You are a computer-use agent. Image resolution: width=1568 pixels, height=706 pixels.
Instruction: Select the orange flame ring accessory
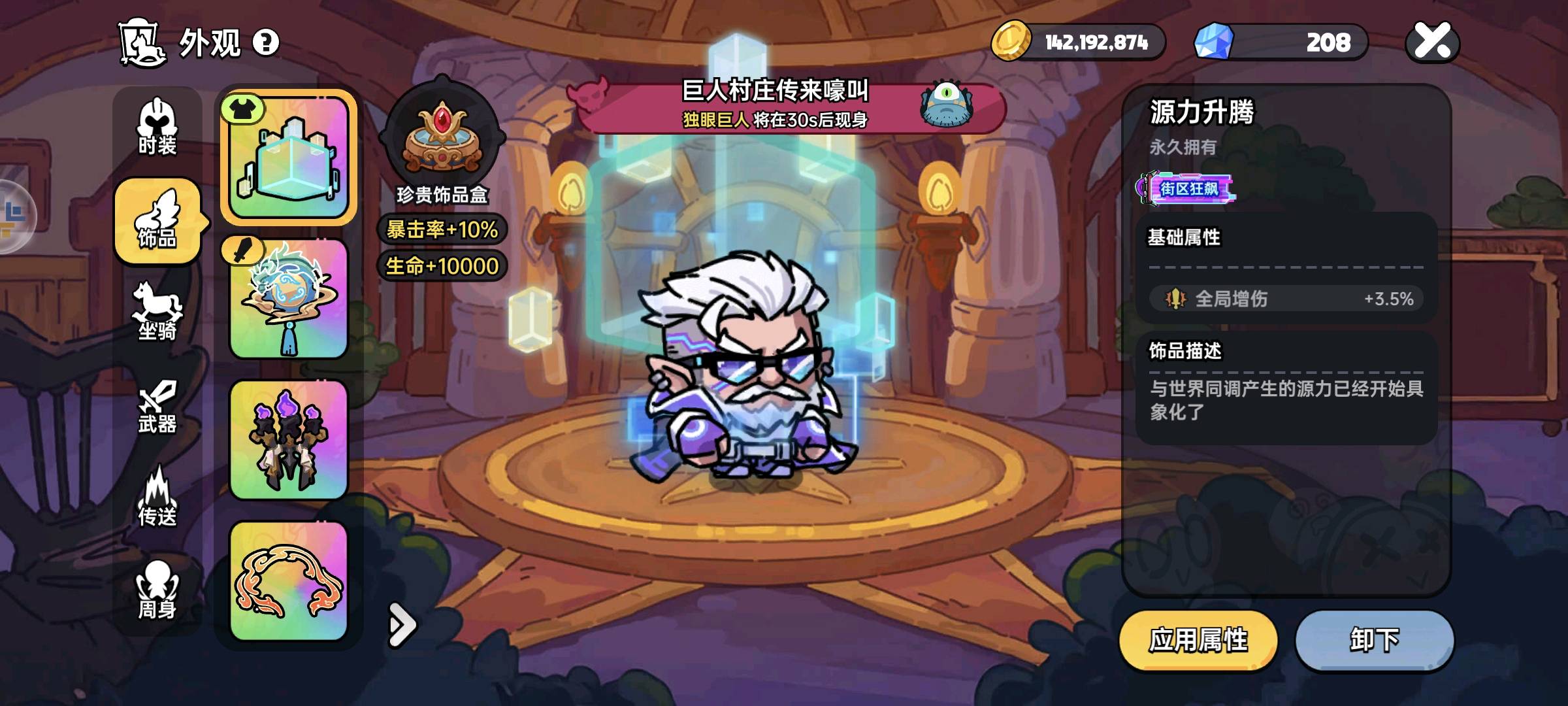point(289,580)
